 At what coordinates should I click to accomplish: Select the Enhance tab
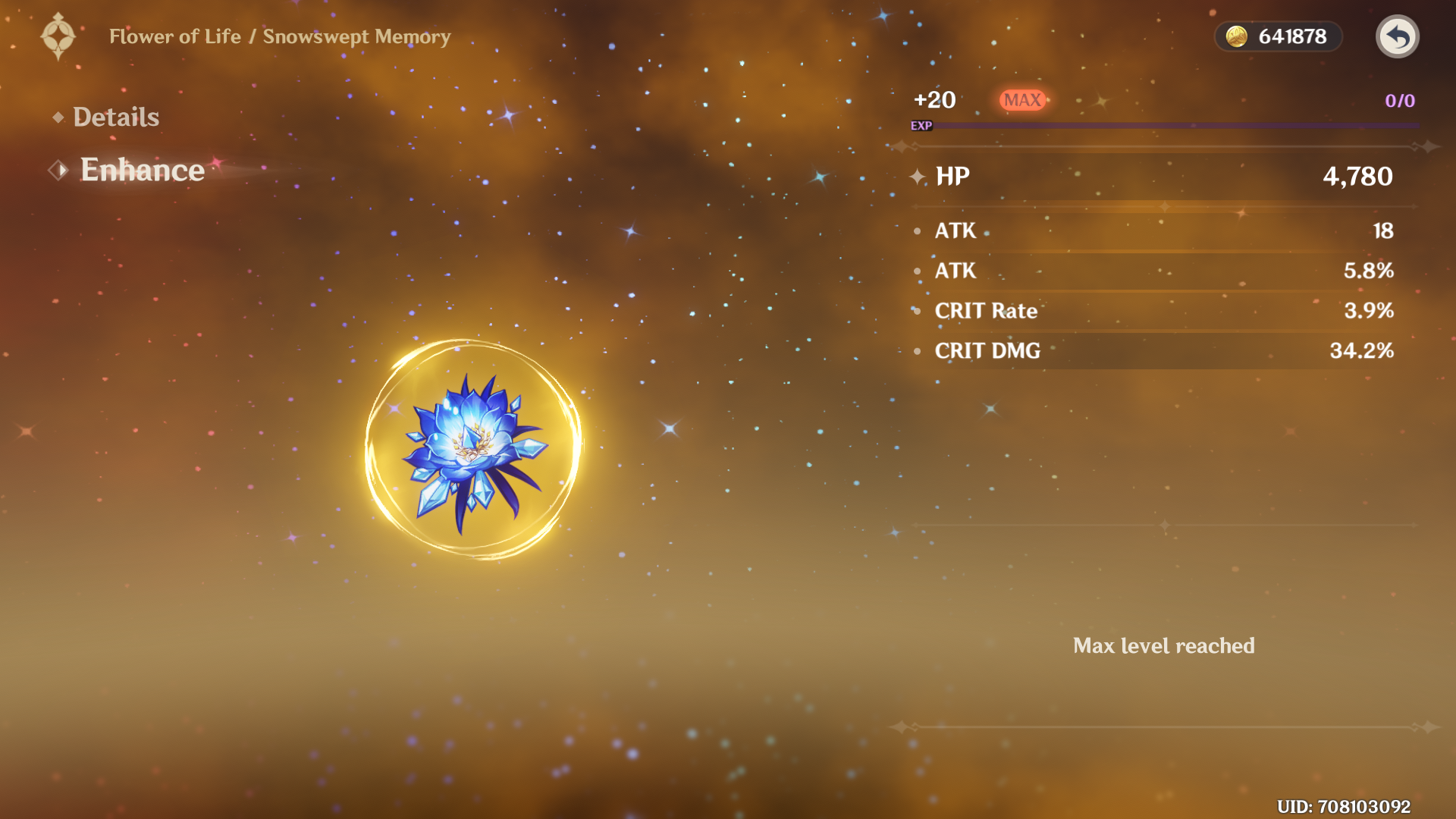click(x=142, y=170)
